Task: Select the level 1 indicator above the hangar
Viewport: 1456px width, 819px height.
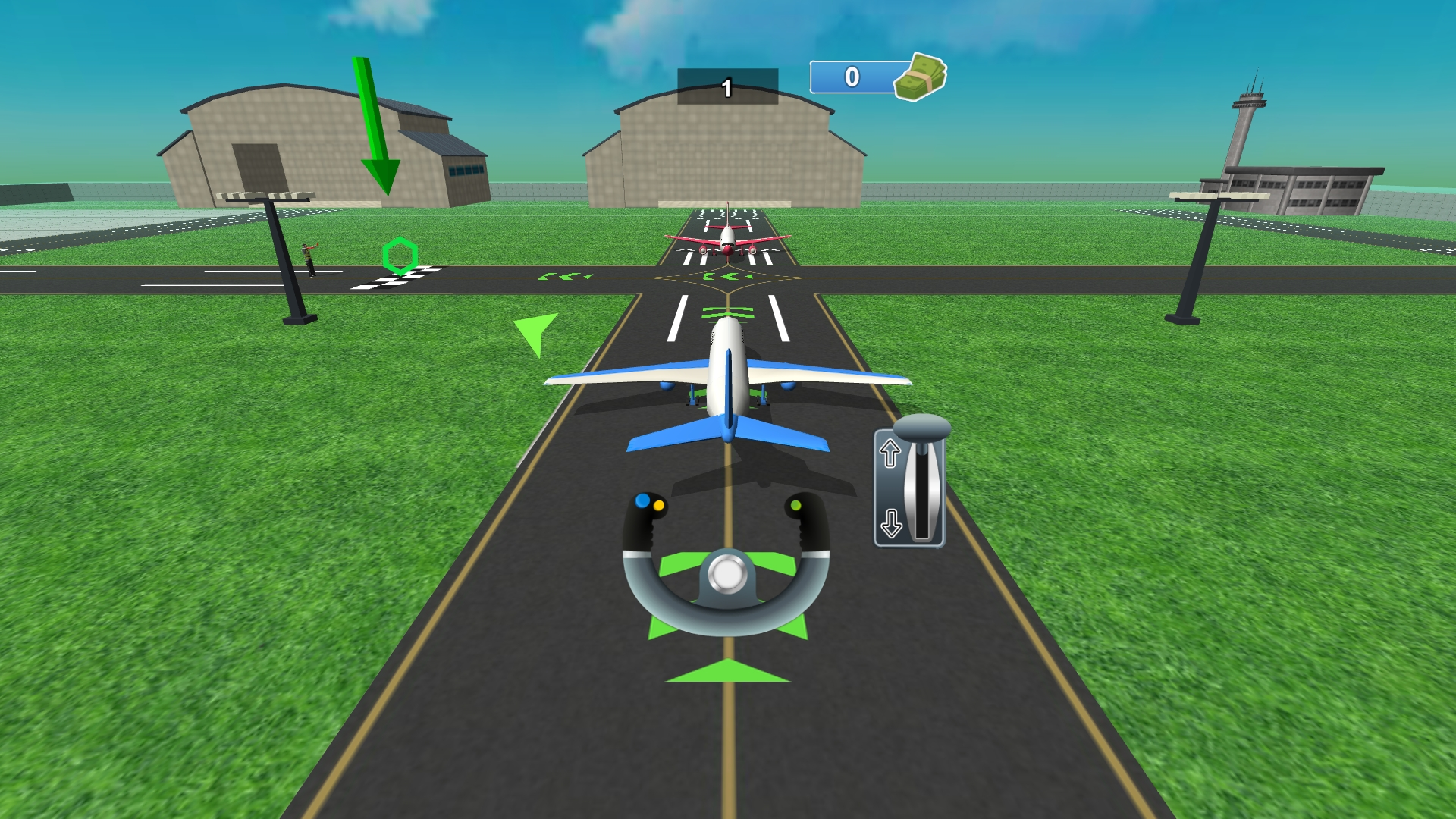Action: point(726,86)
